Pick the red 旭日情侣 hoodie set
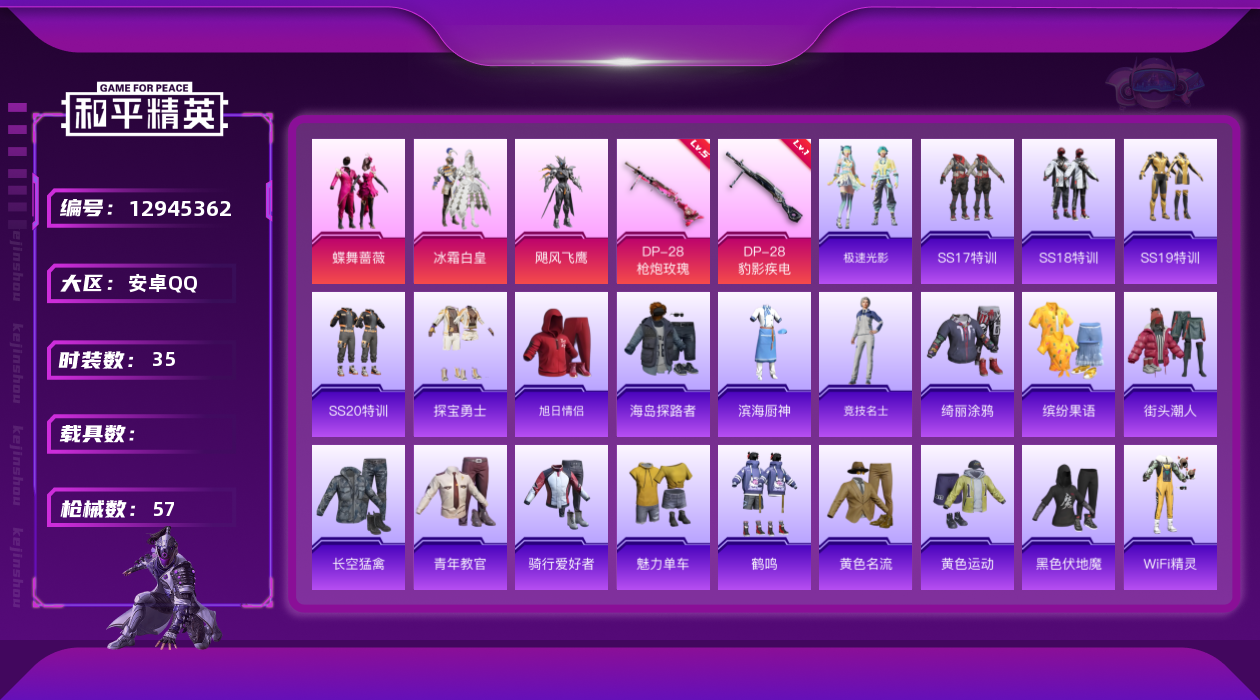Viewport: 1260px width, 700px height. point(561,364)
